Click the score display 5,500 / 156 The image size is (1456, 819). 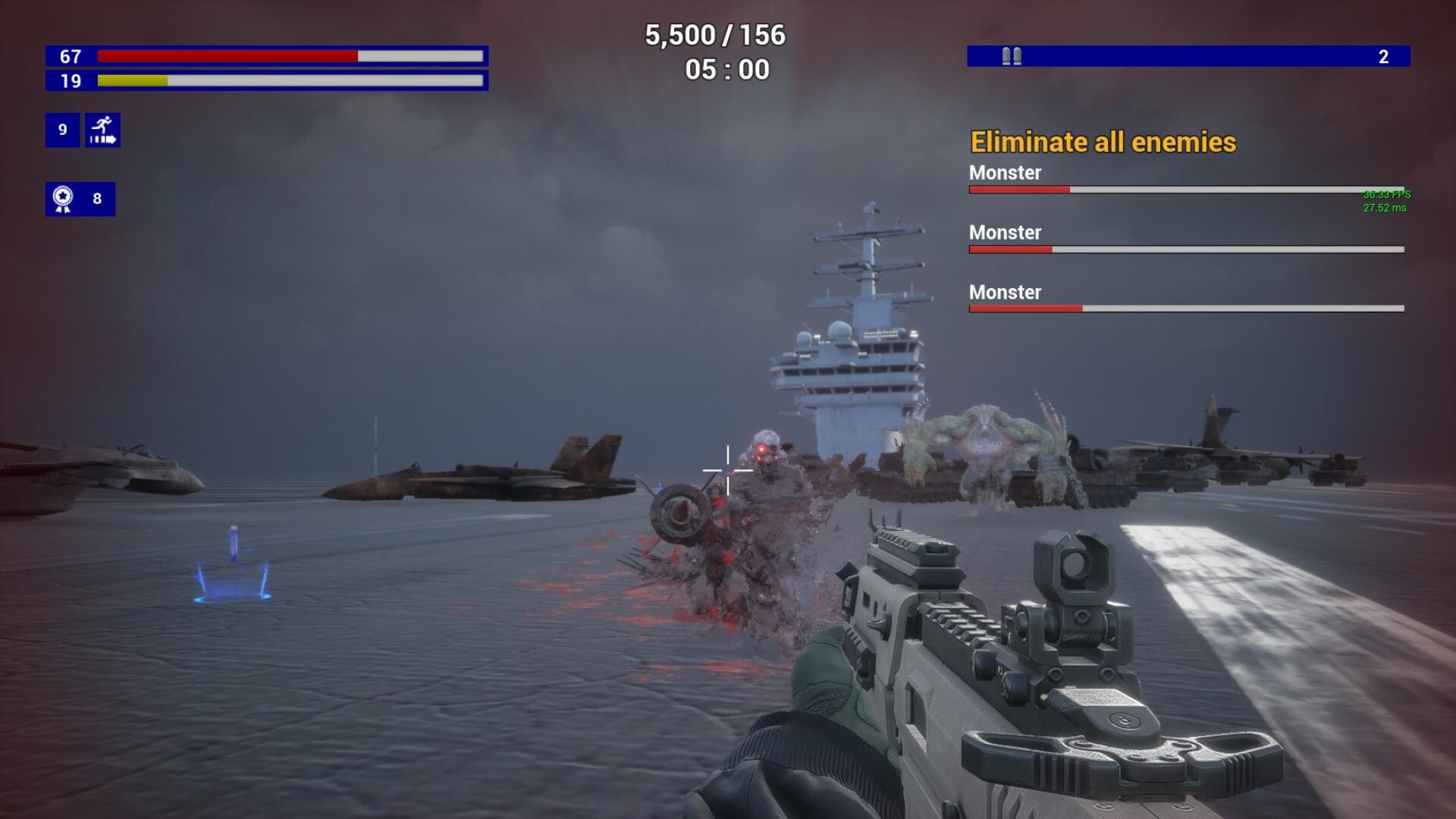715,34
